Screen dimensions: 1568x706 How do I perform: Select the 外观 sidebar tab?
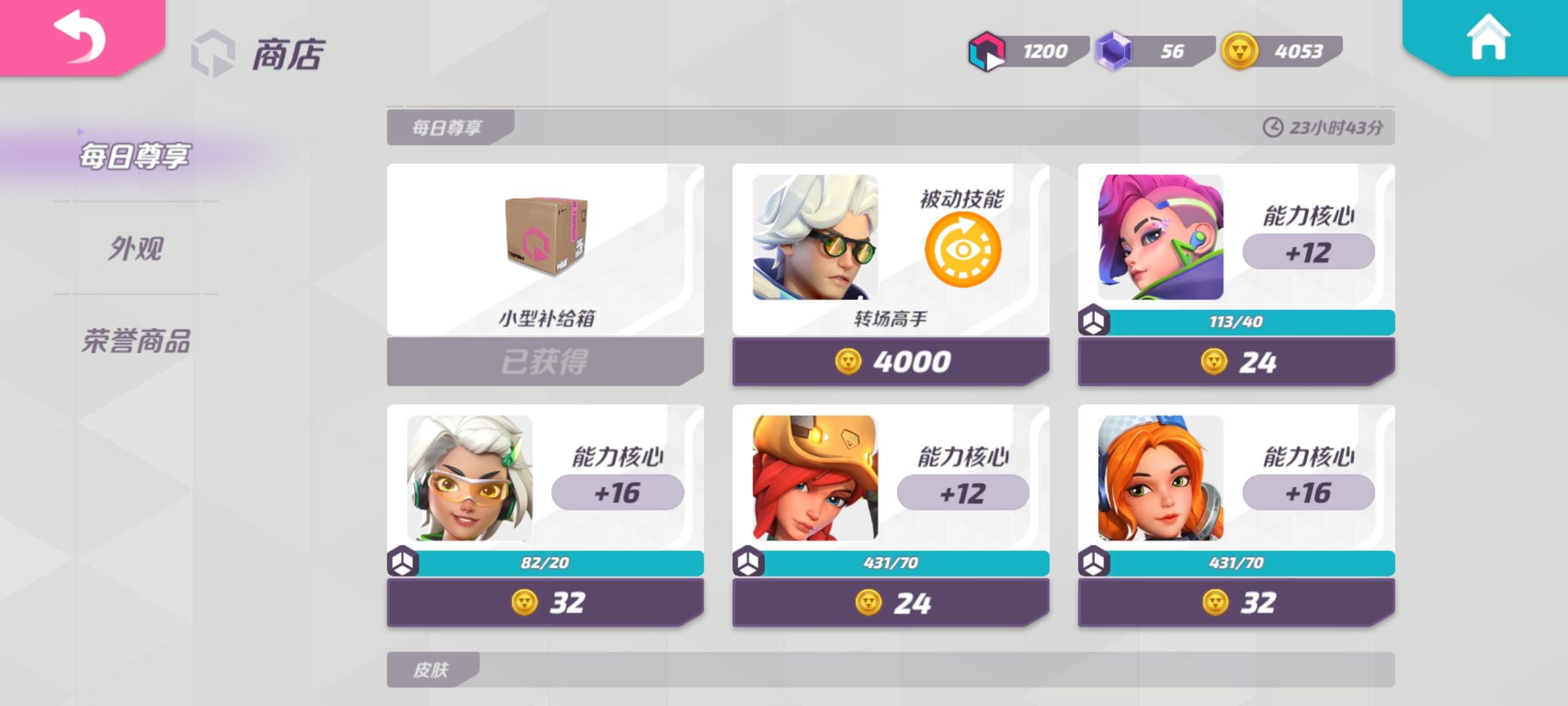137,246
